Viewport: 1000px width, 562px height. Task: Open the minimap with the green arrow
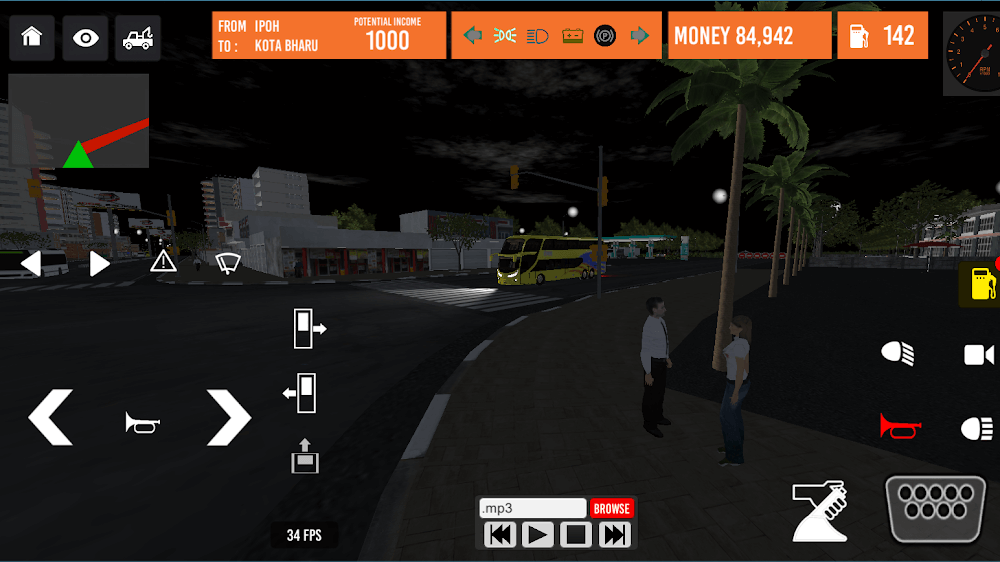(79, 121)
